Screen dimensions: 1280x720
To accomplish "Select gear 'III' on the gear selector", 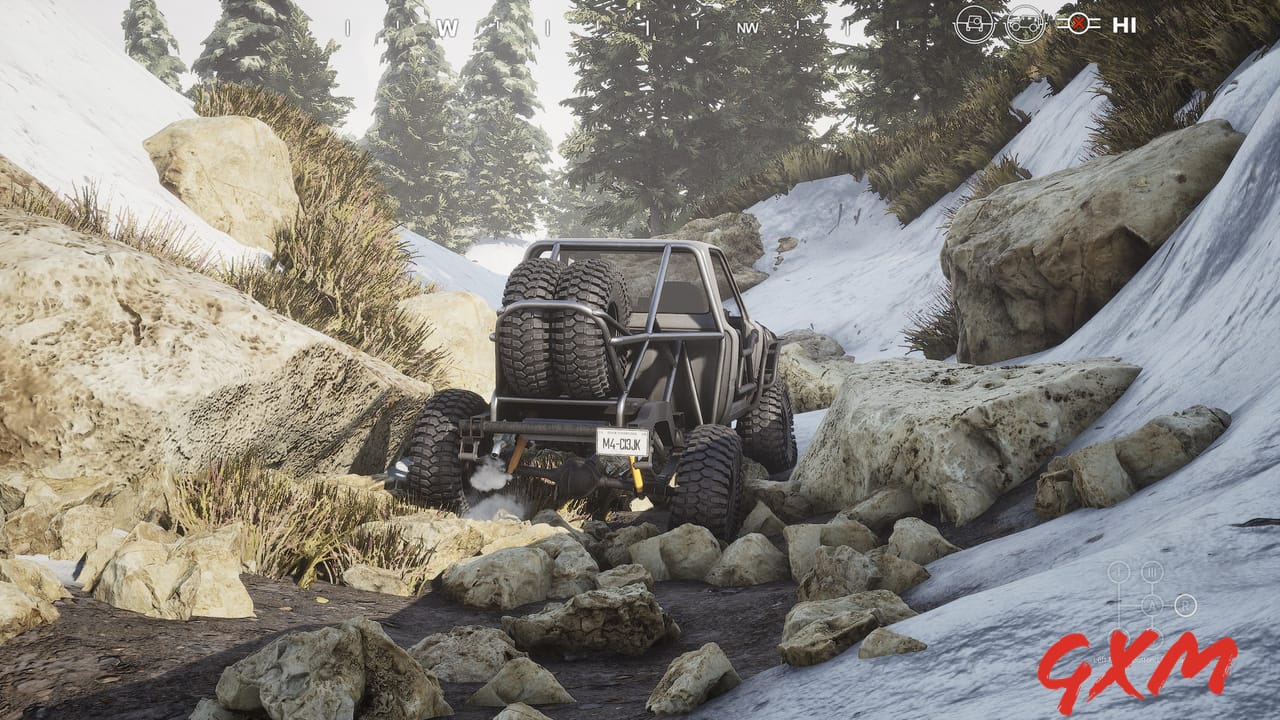I will [1152, 571].
